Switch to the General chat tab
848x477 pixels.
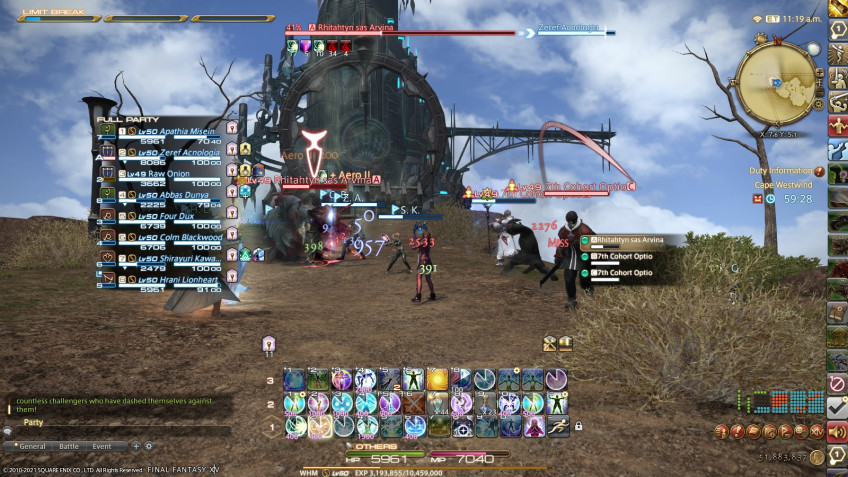point(33,446)
